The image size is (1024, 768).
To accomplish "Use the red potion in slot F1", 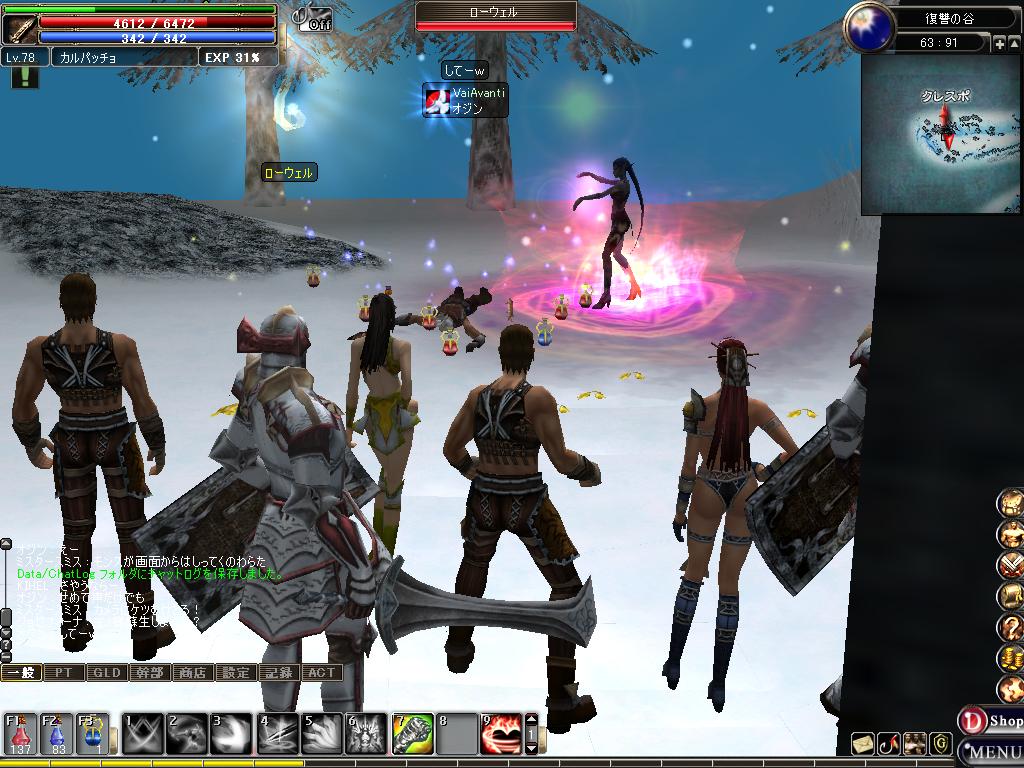I will point(21,734).
